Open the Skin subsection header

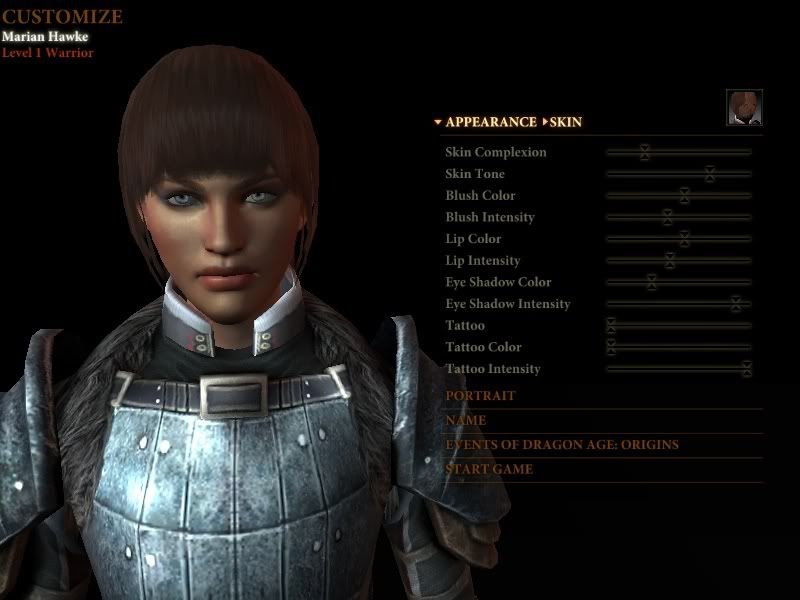click(x=565, y=122)
